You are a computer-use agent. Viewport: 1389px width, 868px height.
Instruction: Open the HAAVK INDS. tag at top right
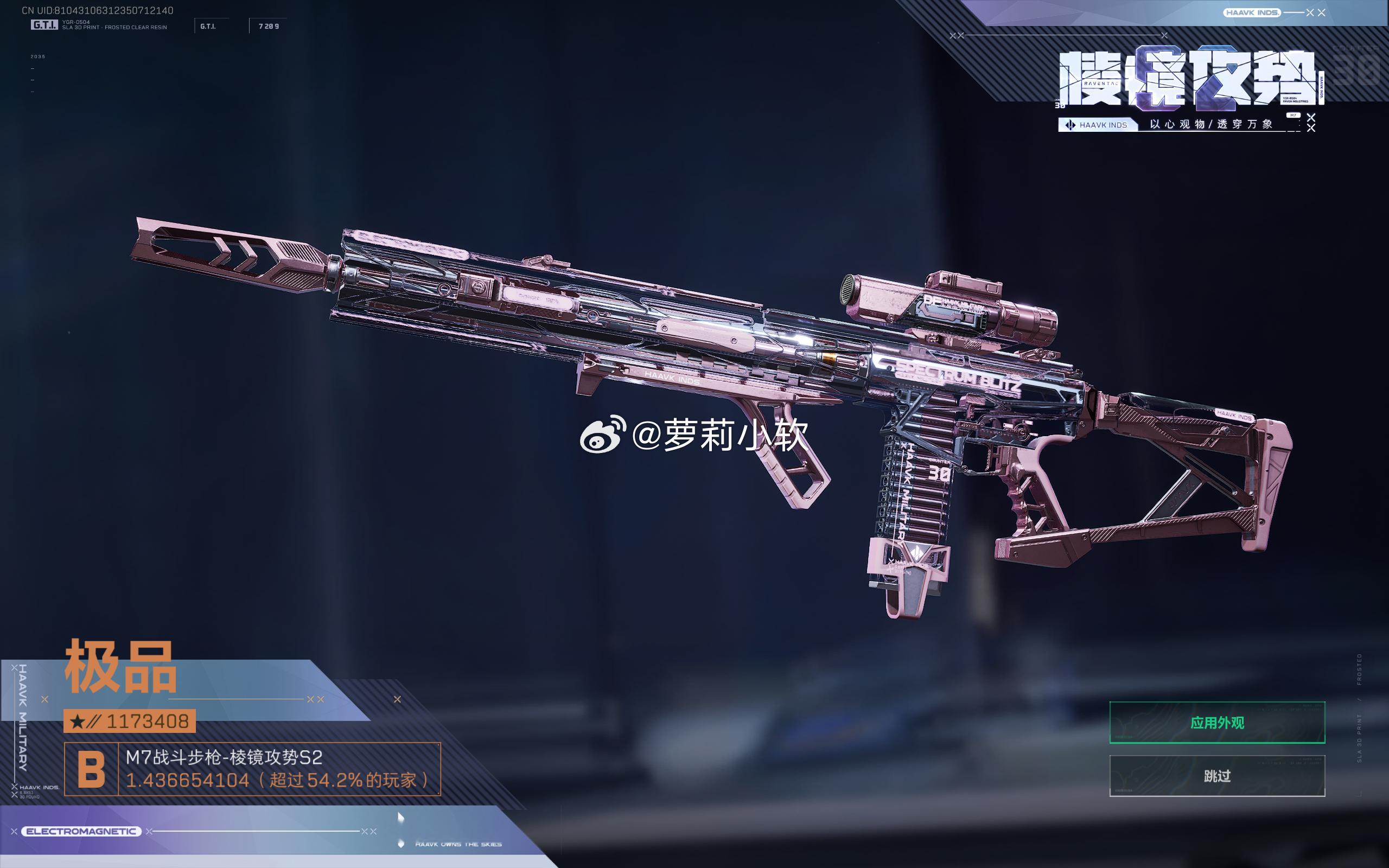point(1253,12)
